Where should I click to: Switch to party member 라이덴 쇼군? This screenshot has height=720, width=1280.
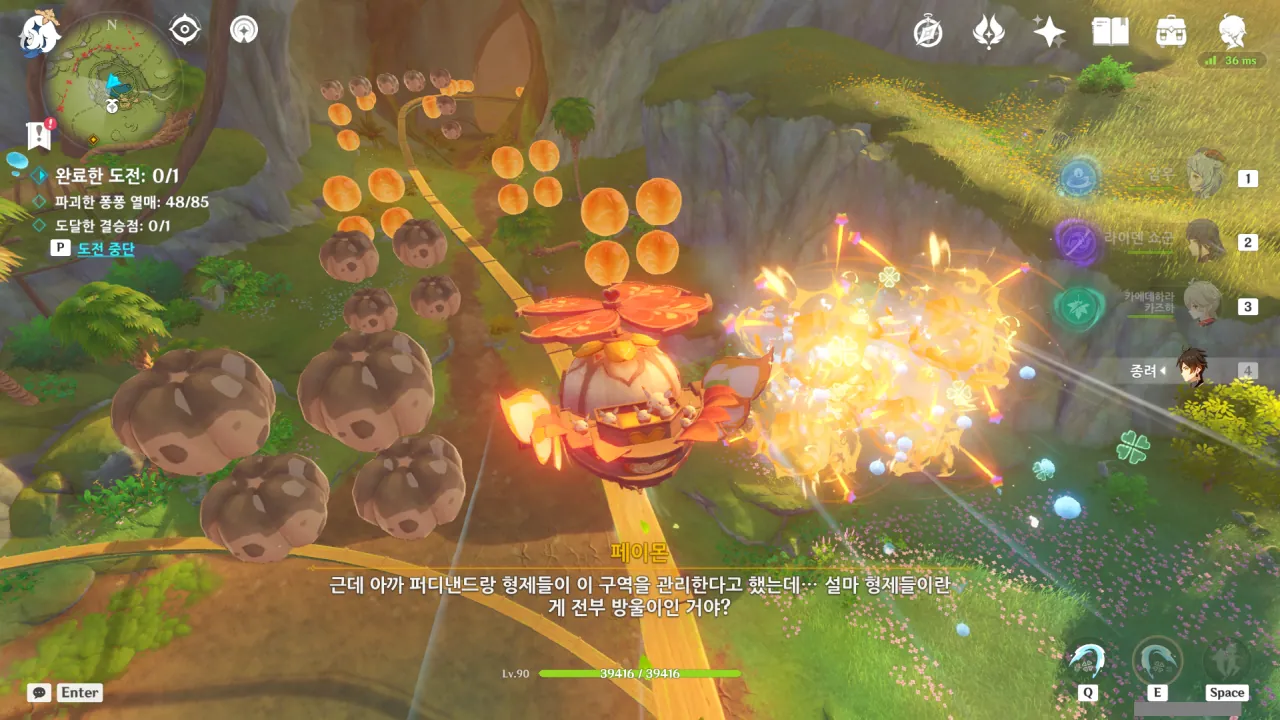[x=1205, y=241]
